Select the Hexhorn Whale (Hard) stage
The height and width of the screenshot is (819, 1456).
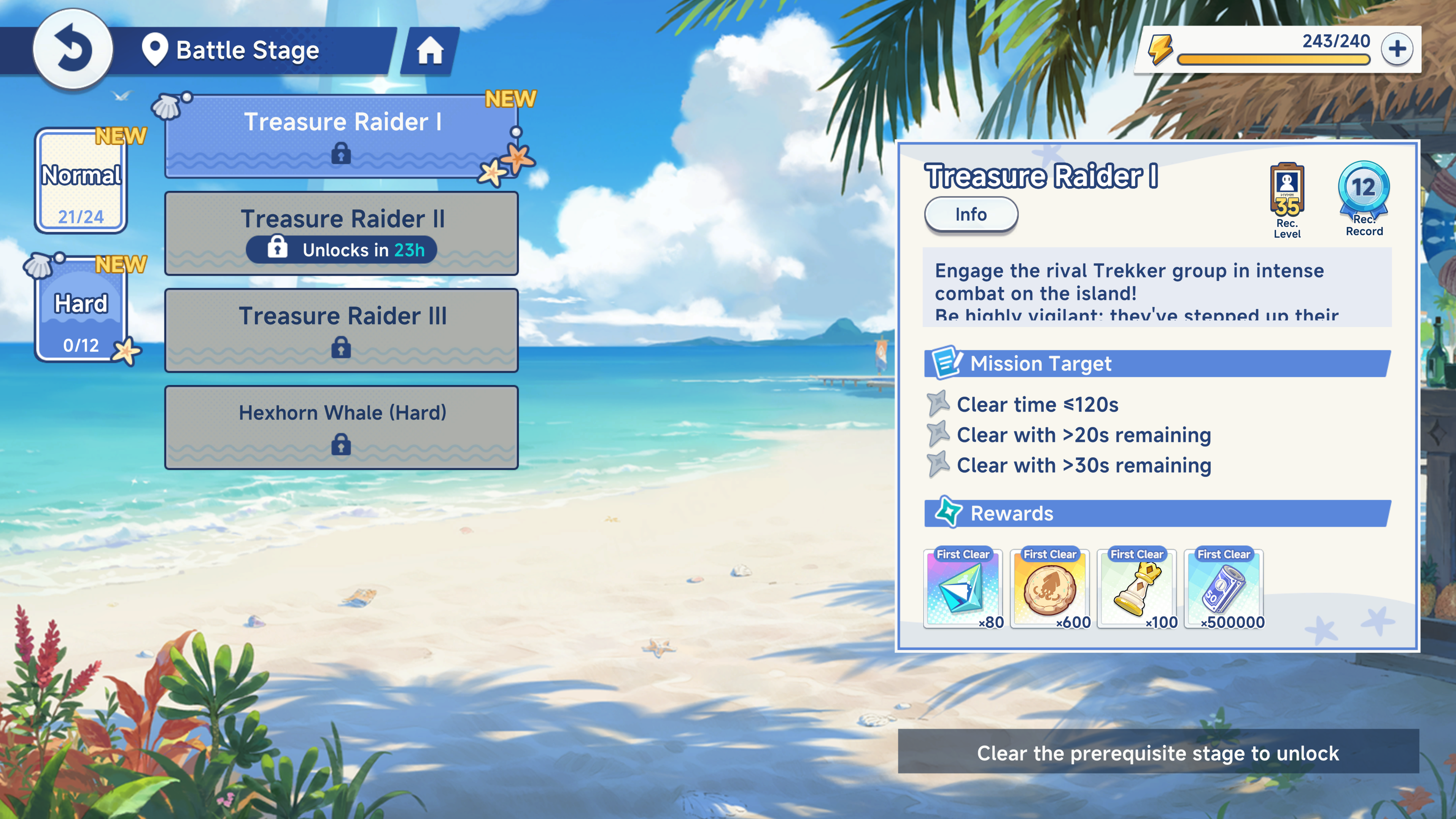pyautogui.click(x=341, y=427)
